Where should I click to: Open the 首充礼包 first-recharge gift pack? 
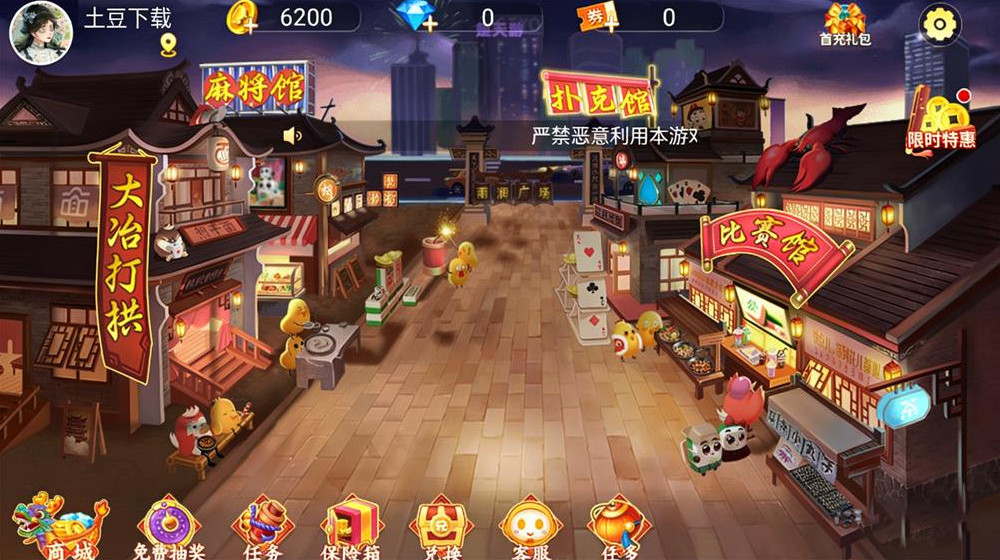point(845,24)
